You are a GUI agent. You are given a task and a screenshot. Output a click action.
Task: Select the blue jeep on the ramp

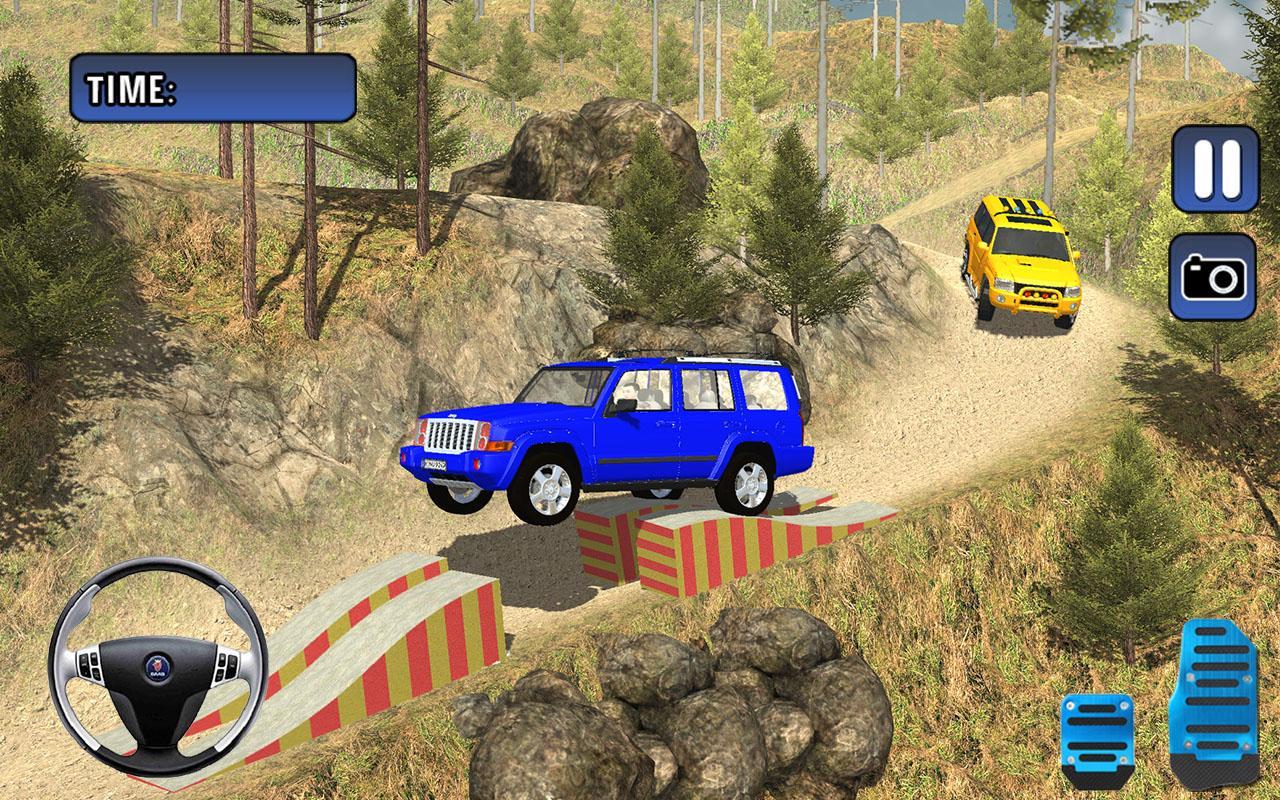pyautogui.click(x=610, y=430)
